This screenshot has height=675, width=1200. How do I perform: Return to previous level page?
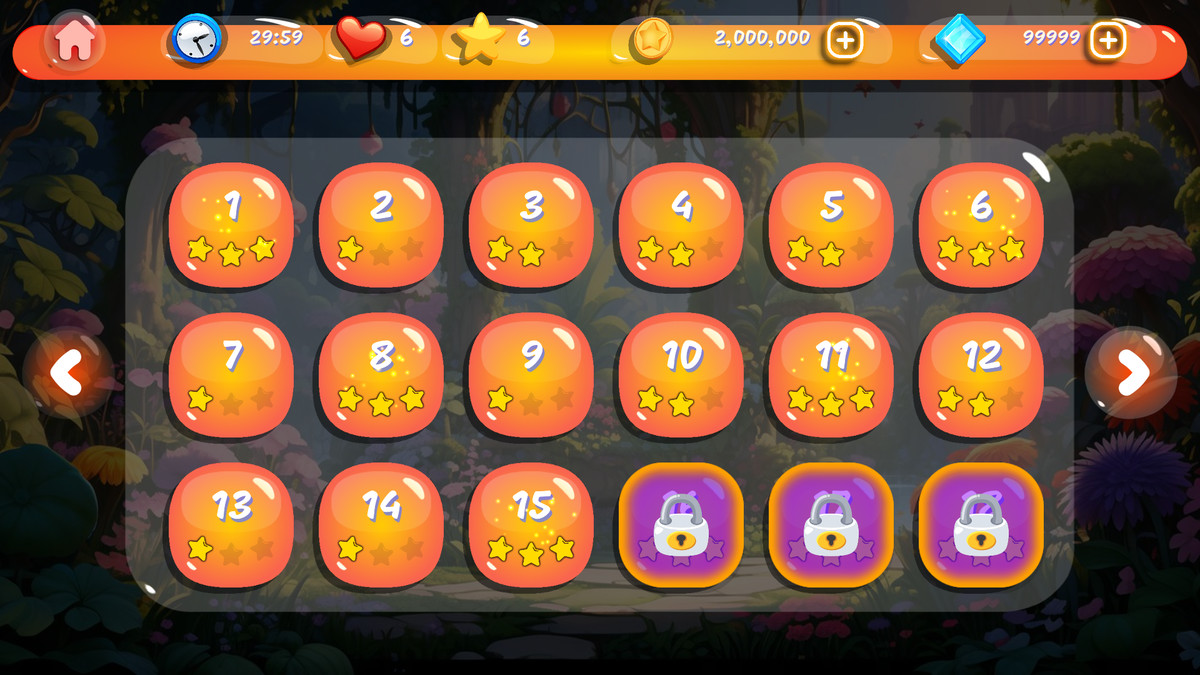68,374
